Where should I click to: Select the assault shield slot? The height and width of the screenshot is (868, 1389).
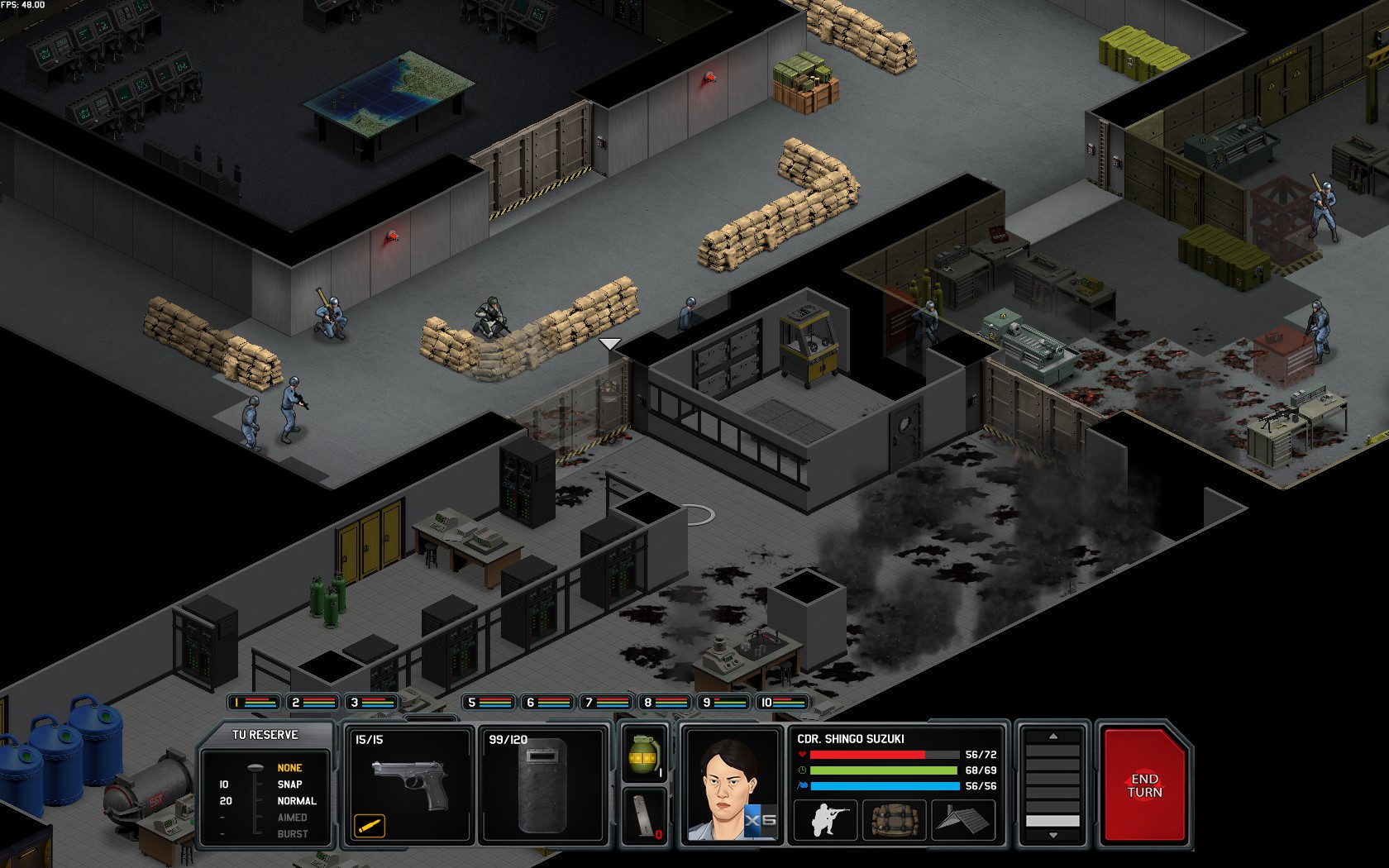pos(545,785)
